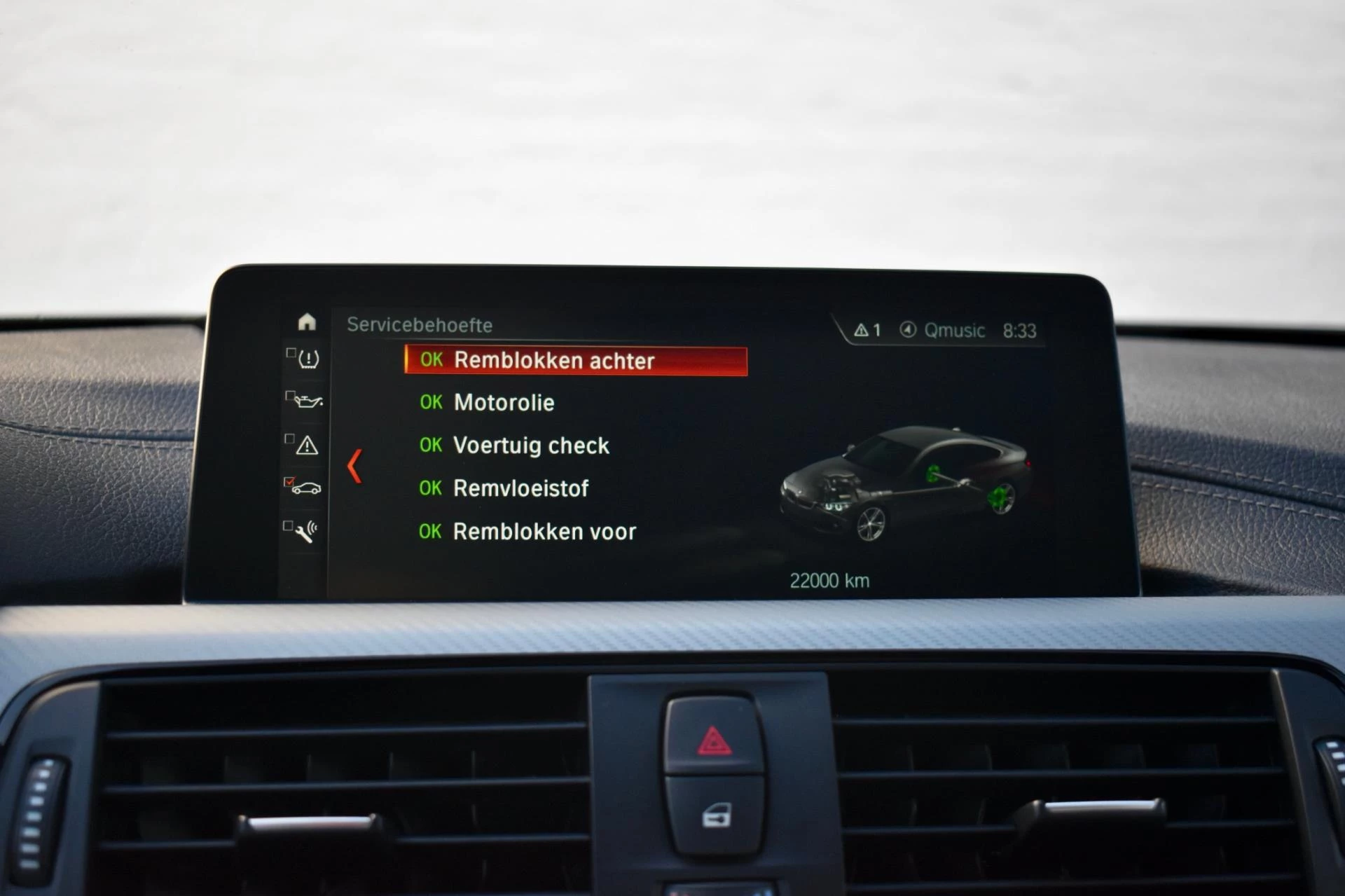
Task: Click the media playback icon next to Qmusic
Action: coord(908,330)
